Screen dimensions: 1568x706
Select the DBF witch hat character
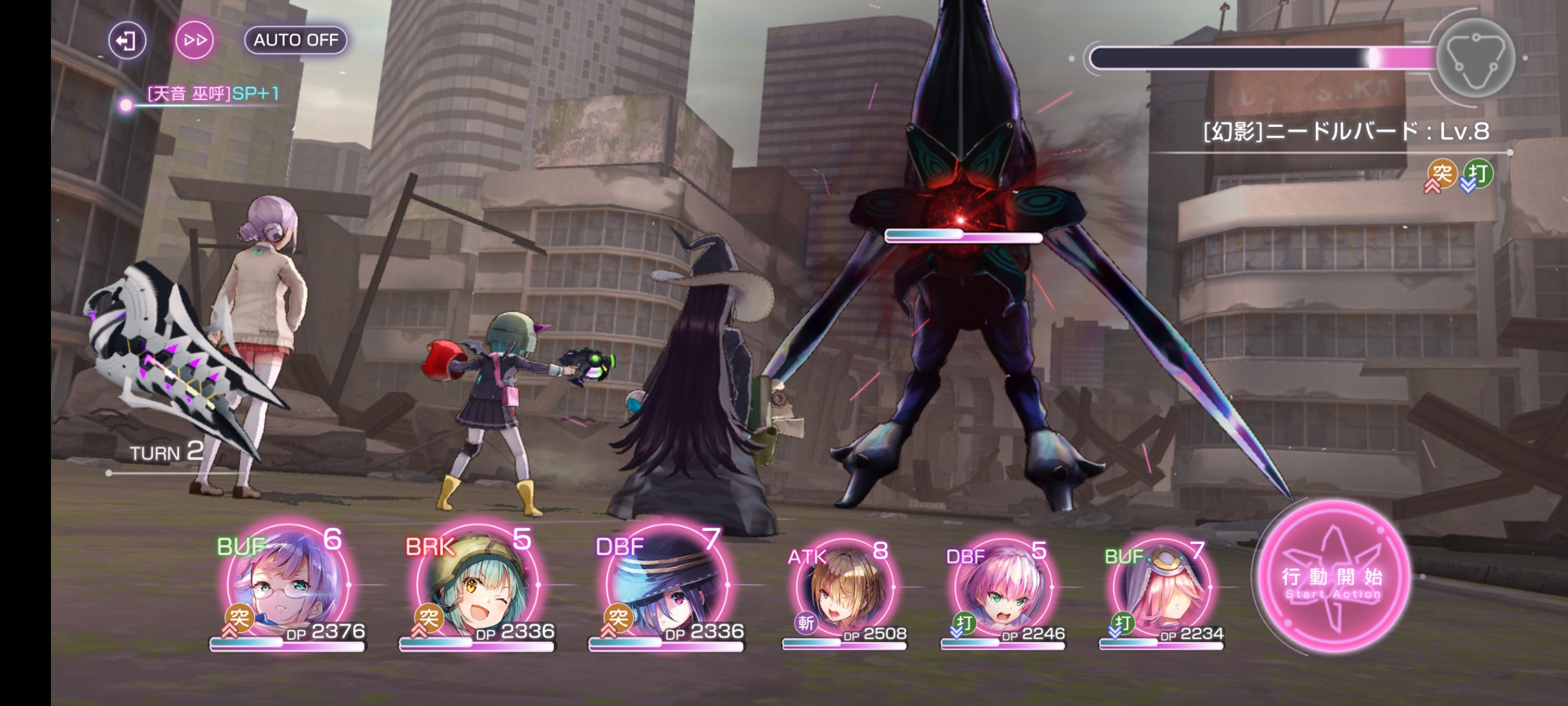click(666, 585)
